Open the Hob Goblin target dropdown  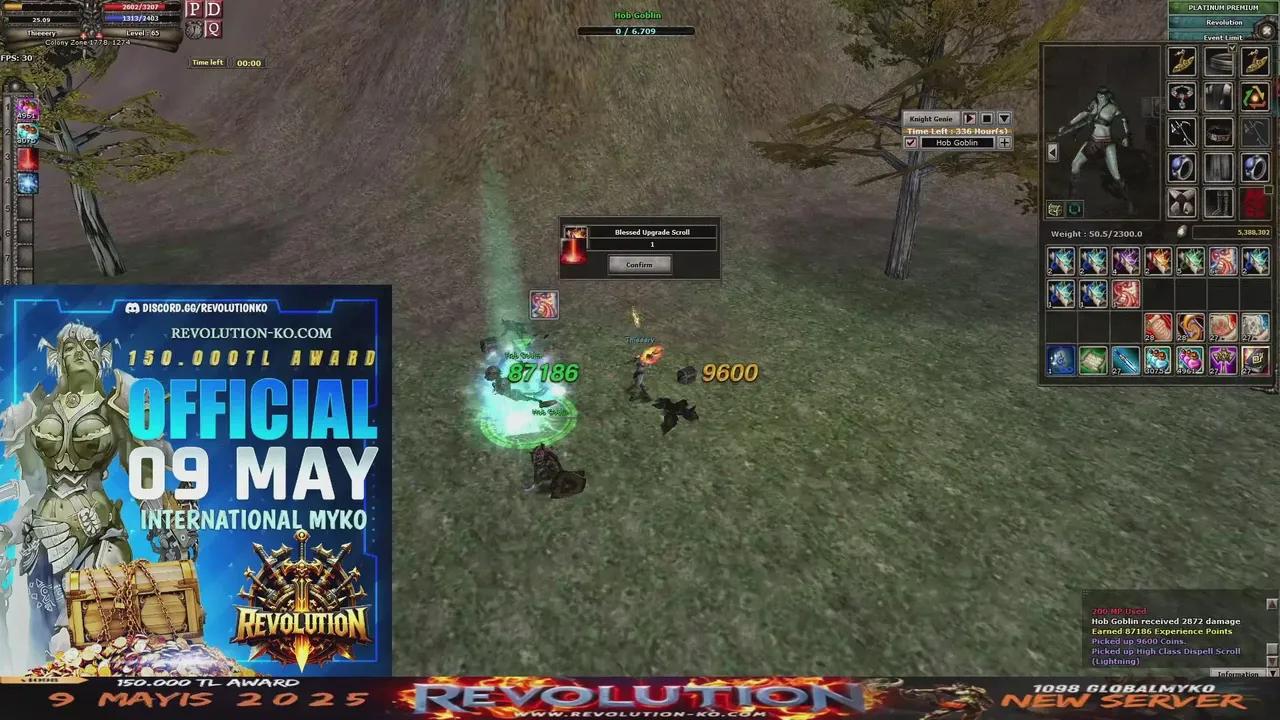957,142
